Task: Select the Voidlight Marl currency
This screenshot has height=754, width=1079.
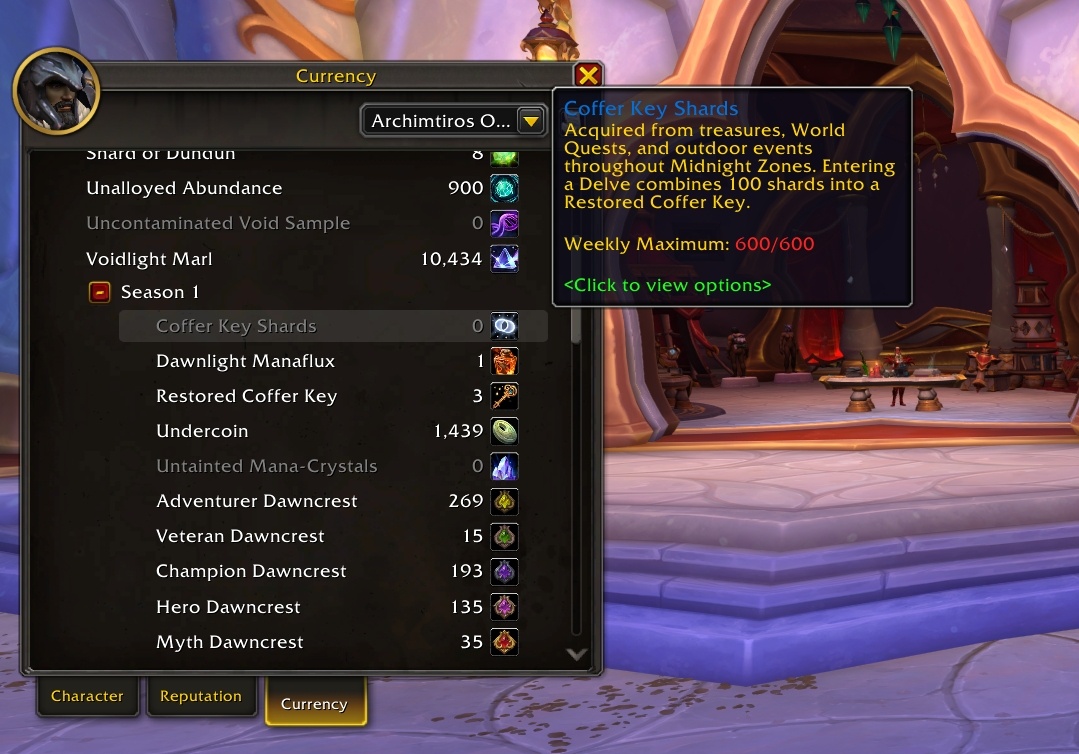Action: click(x=300, y=259)
